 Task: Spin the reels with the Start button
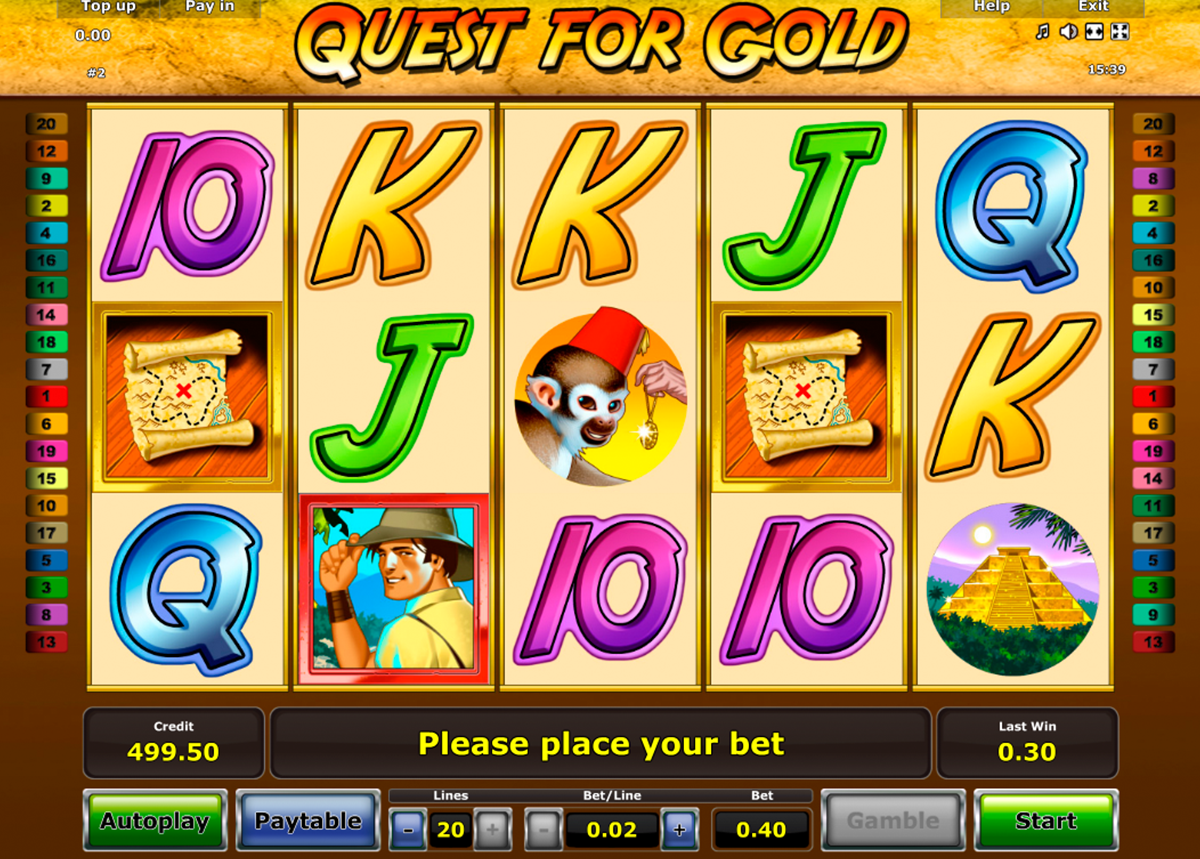tap(1045, 821)
